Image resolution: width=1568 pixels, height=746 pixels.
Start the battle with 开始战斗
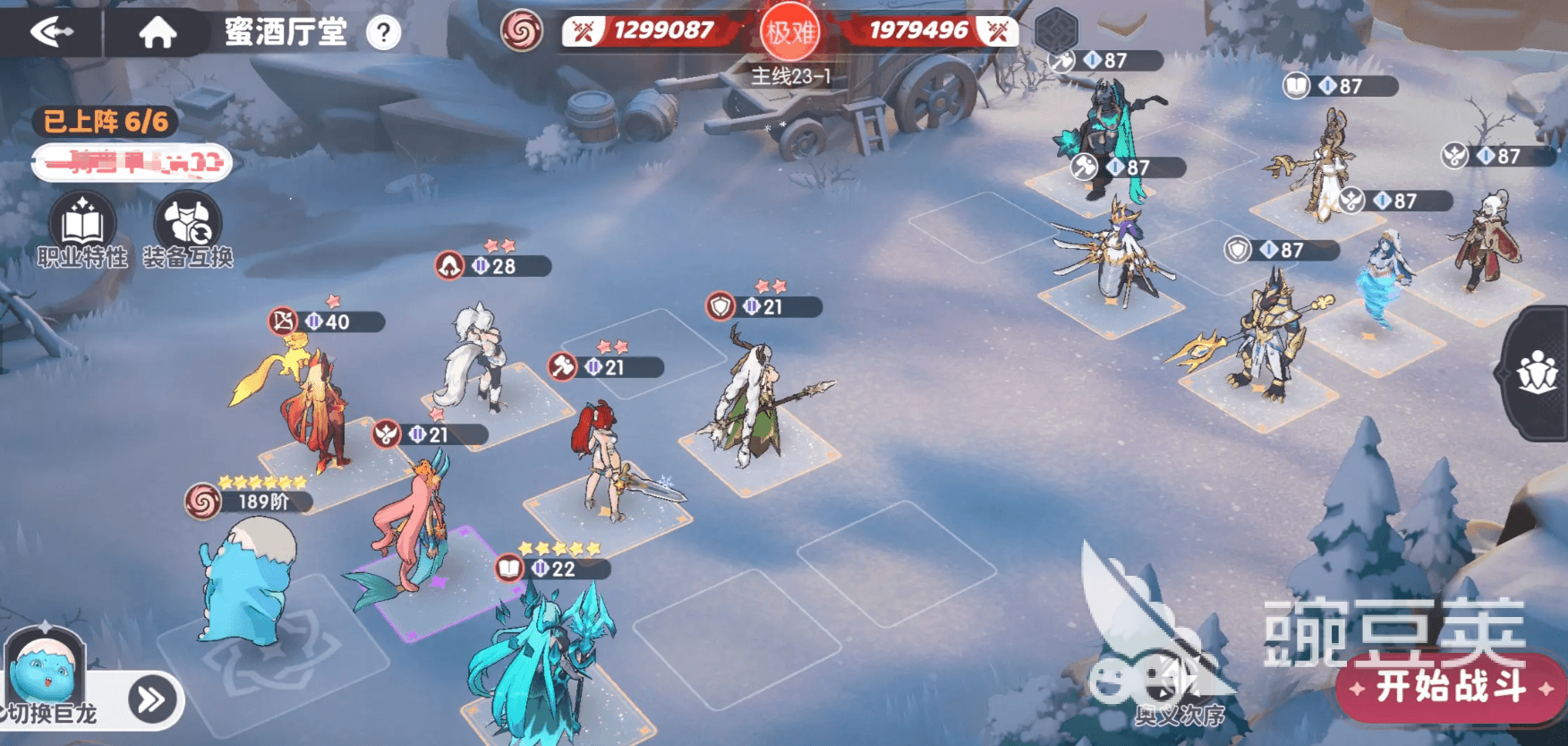point(1450,688)
